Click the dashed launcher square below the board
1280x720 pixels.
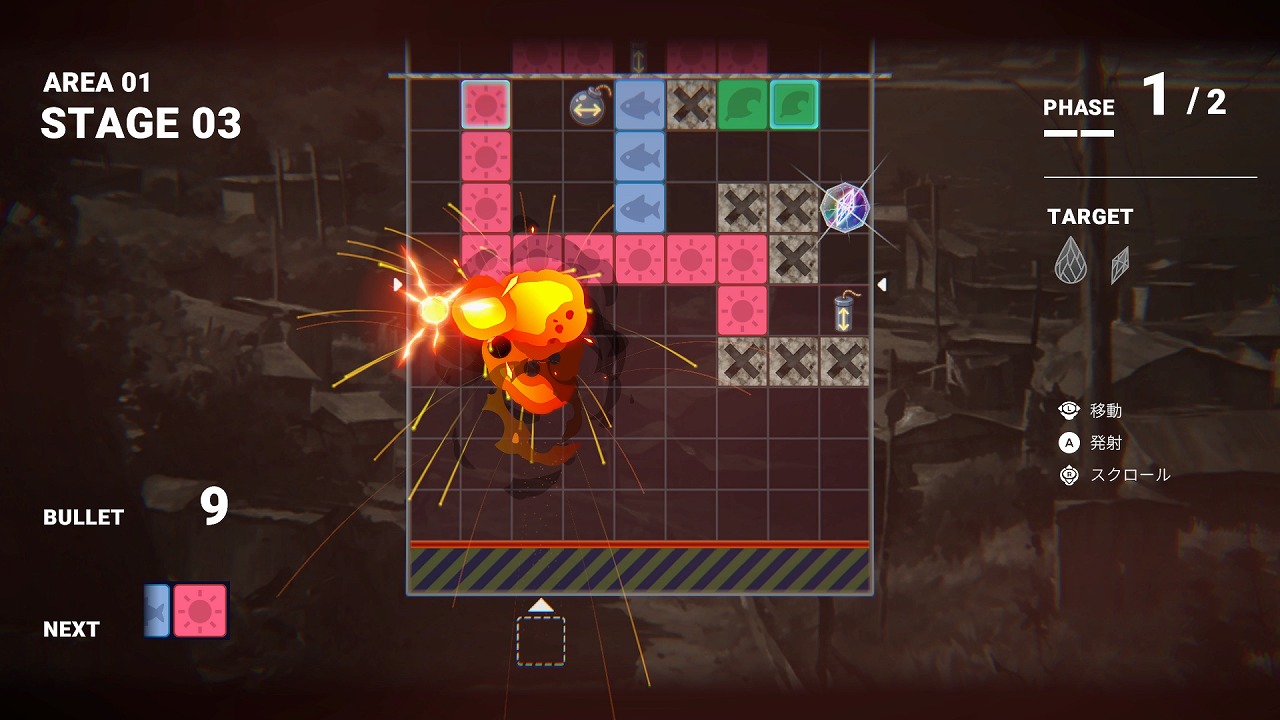[x=541, y=641]
